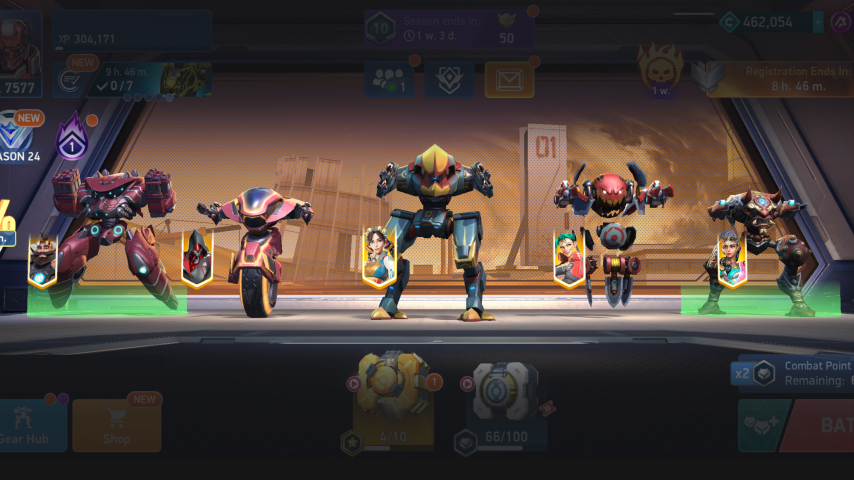Open the silver crate reward
This screenshot has width=854, height=480.
505,395
